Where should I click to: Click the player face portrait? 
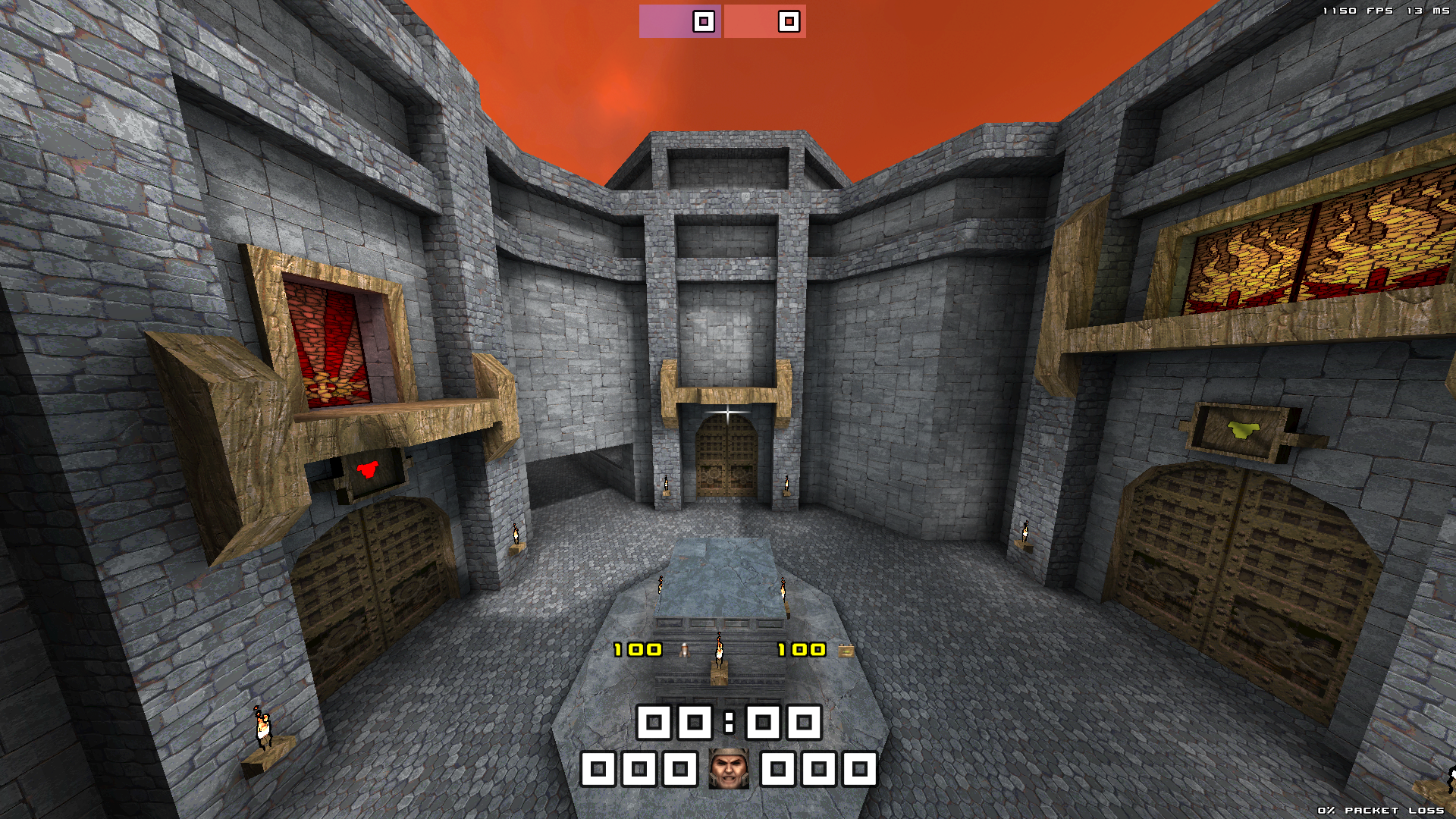click(x=728, y=769)
